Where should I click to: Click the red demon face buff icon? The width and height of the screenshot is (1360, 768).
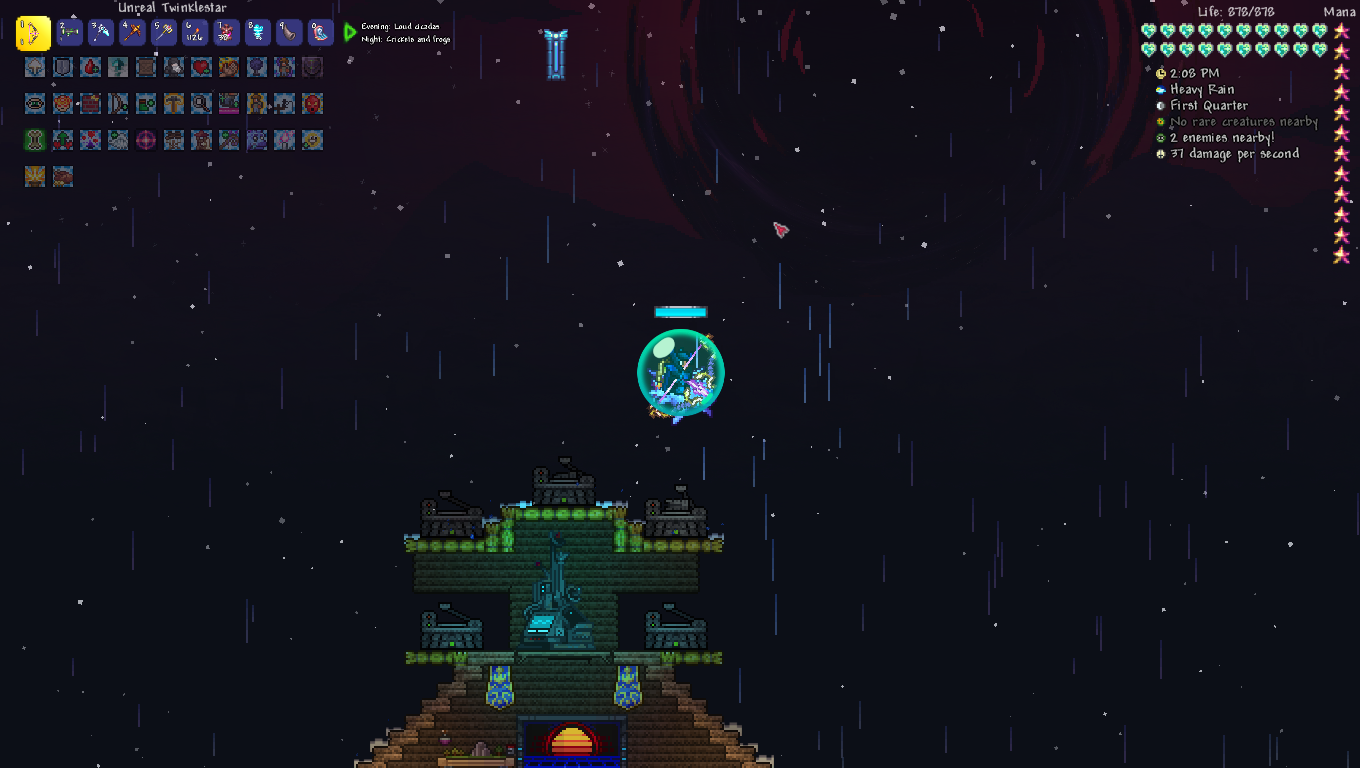pos(313,103)
